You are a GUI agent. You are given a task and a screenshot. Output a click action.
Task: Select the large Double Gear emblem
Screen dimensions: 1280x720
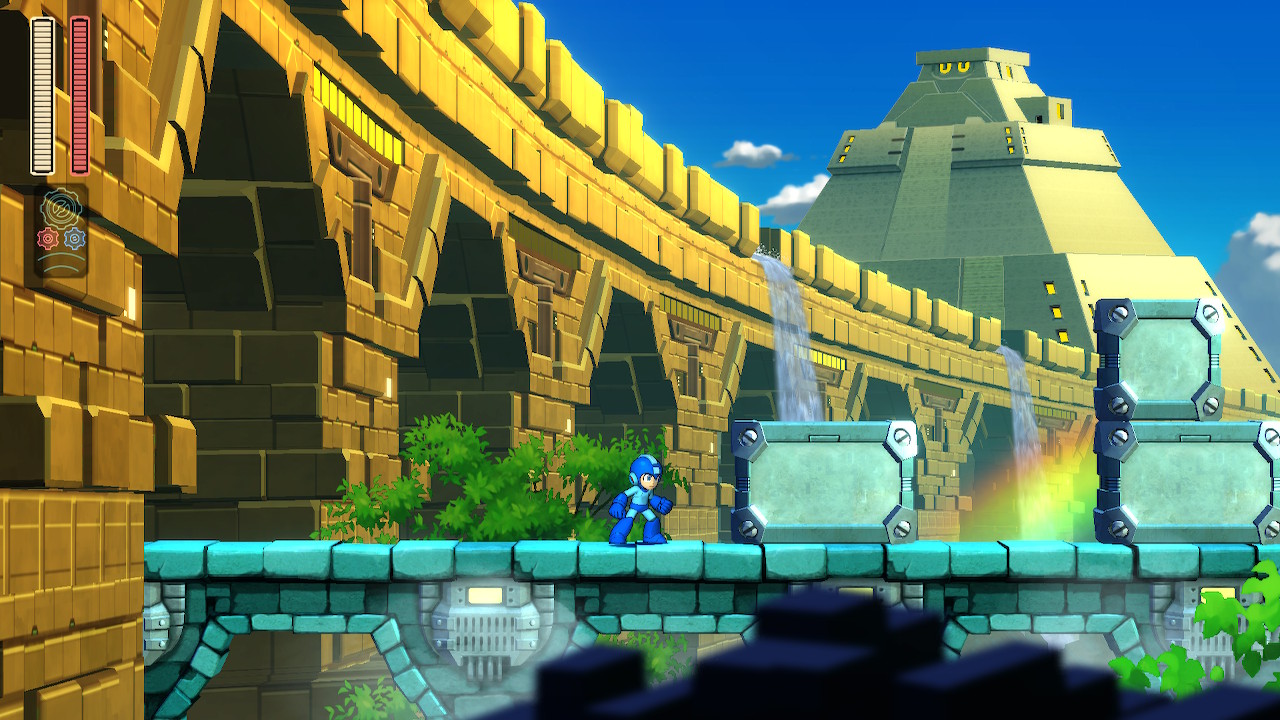click(61, 210)
